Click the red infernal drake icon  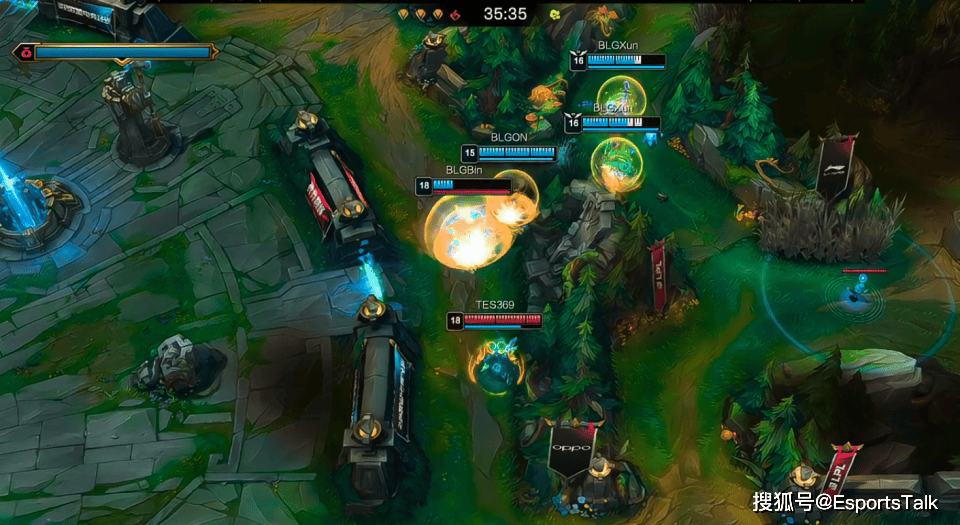(455, 15)
